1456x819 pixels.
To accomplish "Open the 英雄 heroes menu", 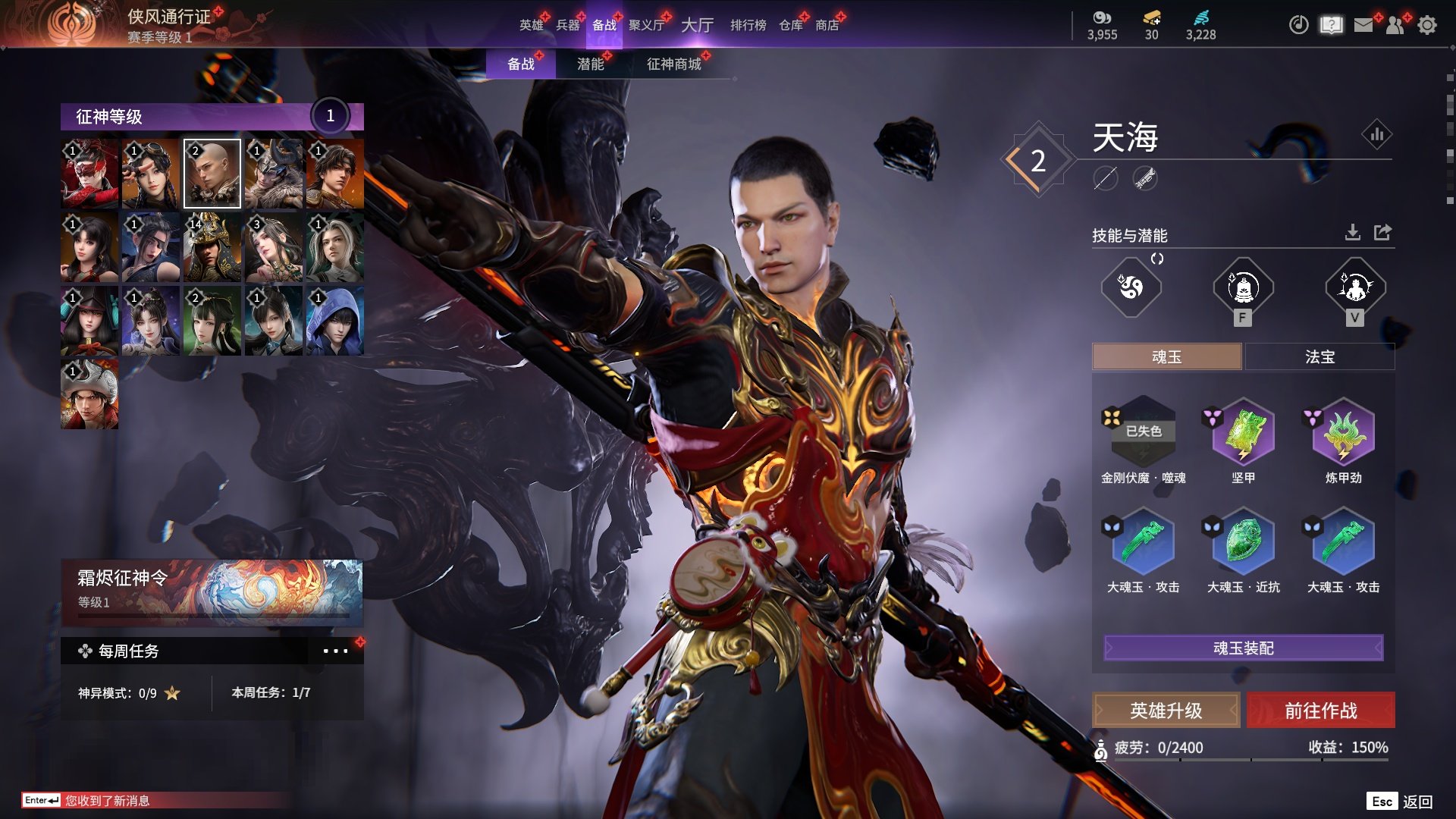I will tap(531, 25).
